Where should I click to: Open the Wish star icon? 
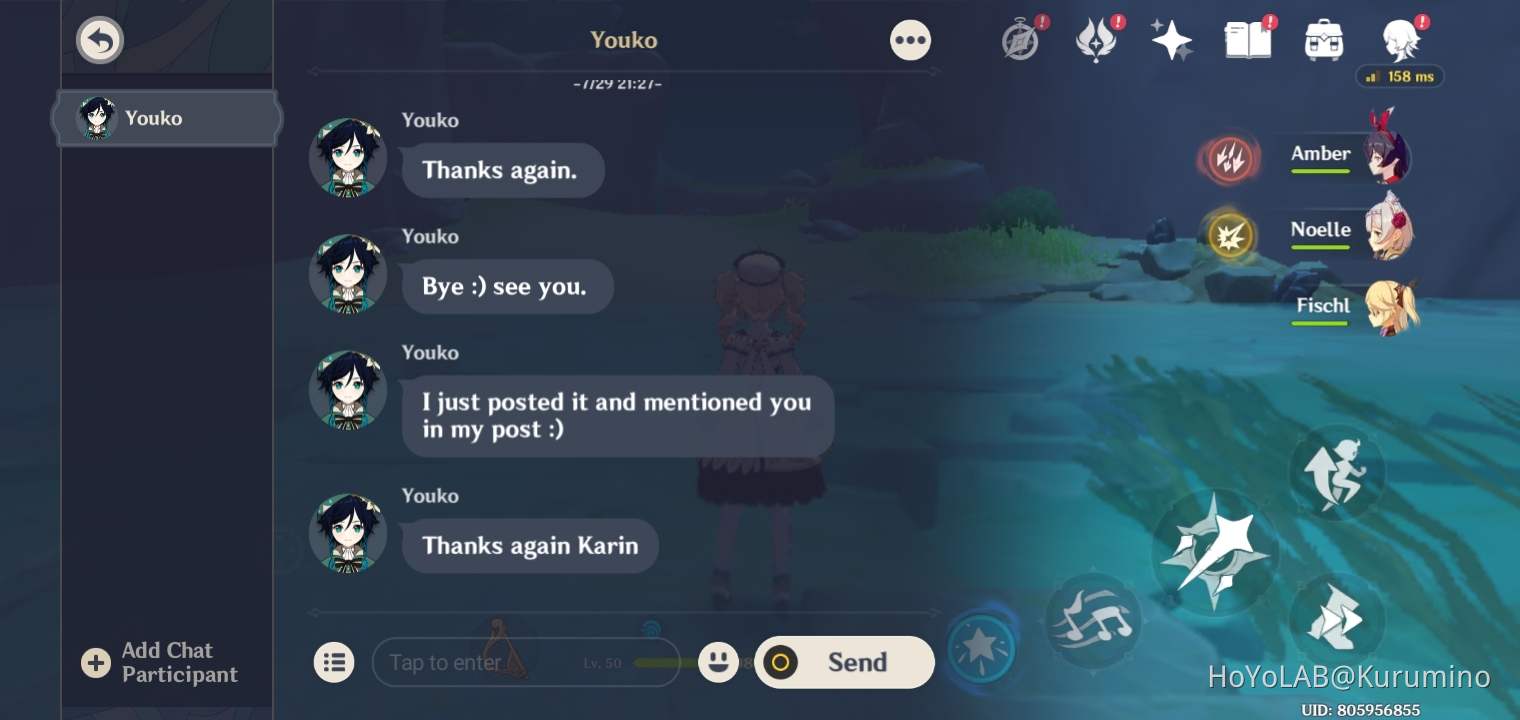[x=1171, y=39]
